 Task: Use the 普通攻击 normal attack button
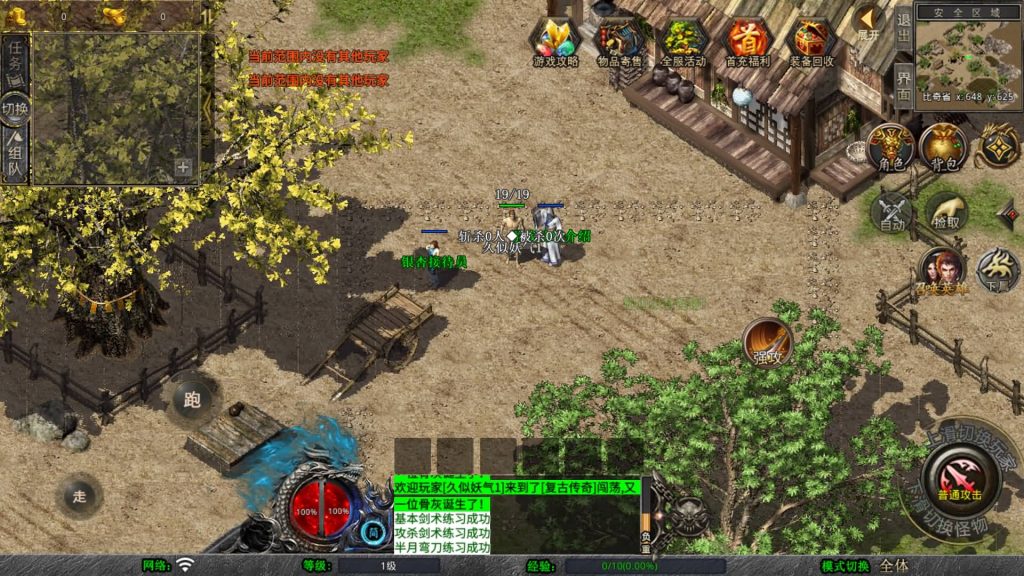click(959, 477)
